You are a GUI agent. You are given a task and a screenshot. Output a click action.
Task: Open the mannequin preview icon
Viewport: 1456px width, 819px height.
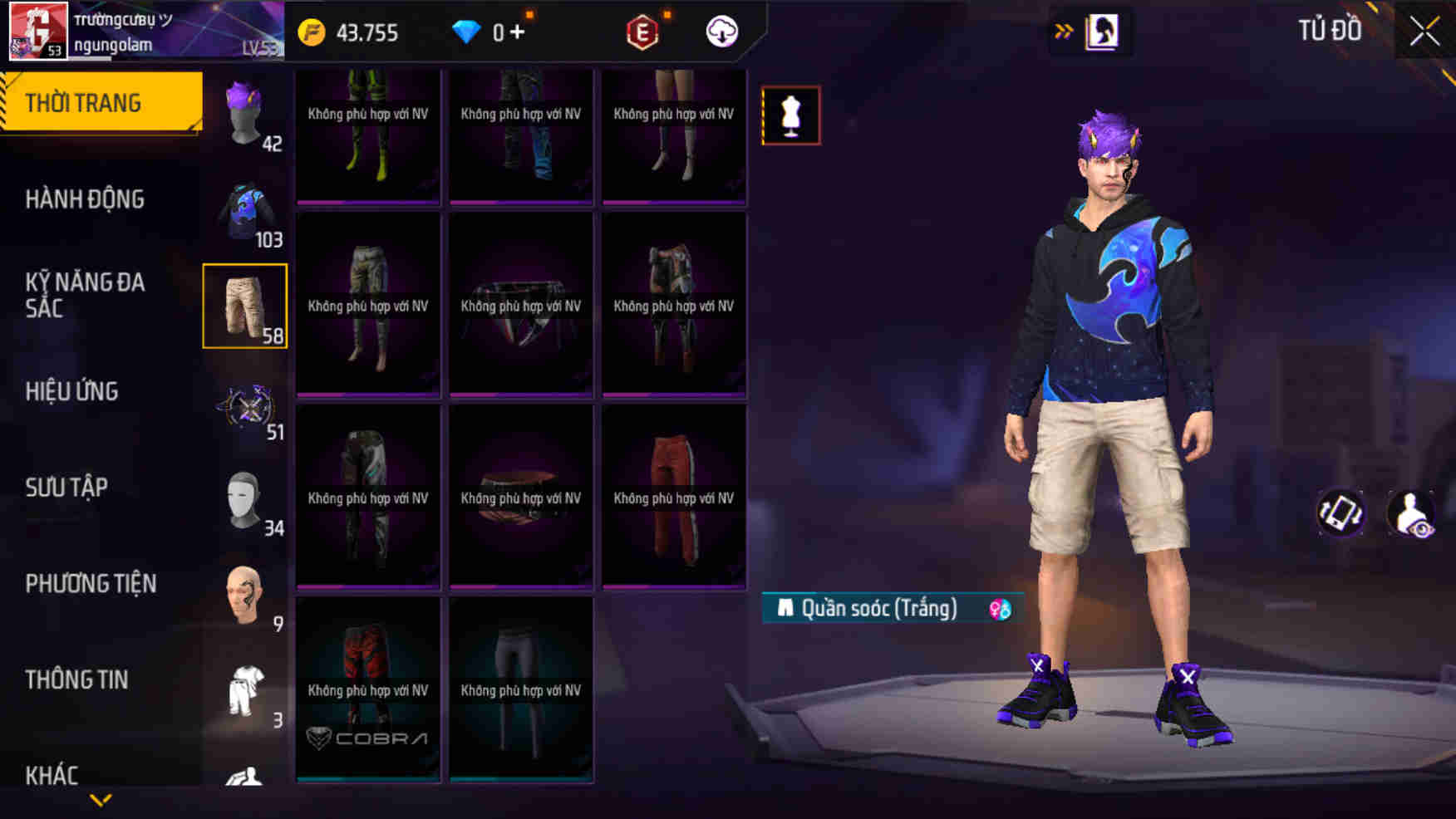click(x=789, y=115)
